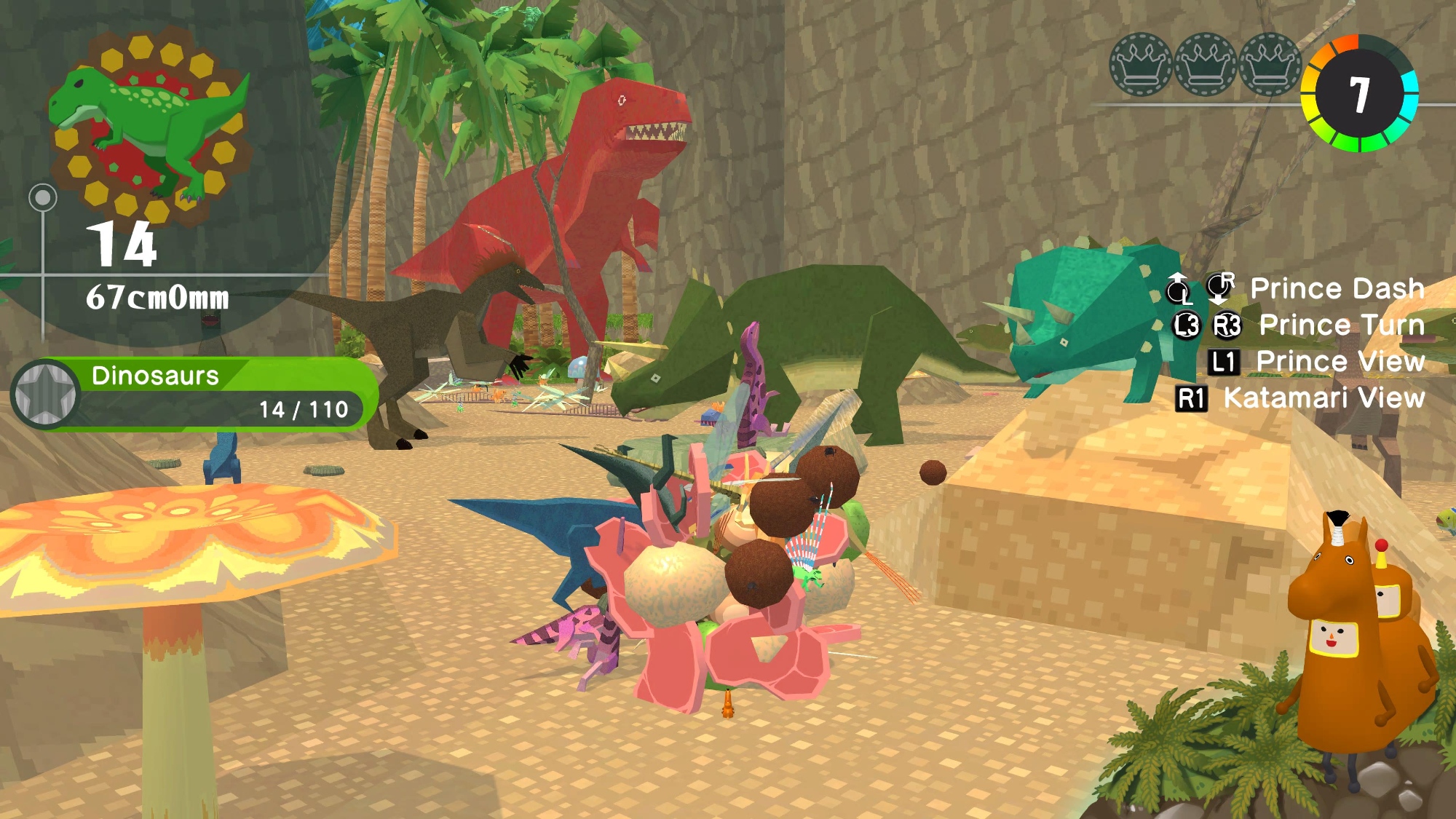Image resolution: width=1456 pixels, height=819 pixels.
Task: Click the star medal beside Dinosaurs
Action: click(46, 394)
